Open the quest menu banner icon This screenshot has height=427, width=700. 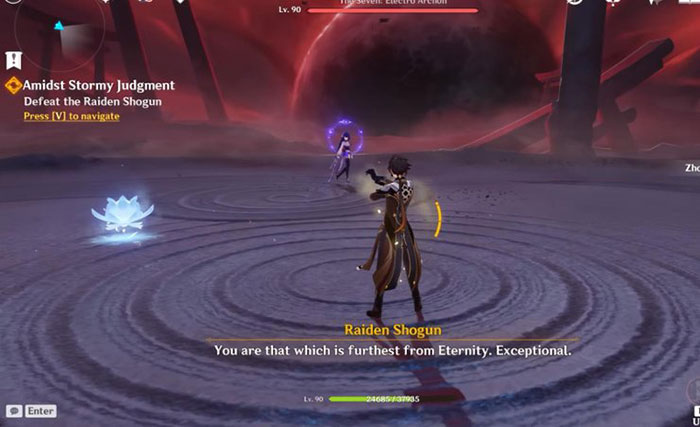14,59
